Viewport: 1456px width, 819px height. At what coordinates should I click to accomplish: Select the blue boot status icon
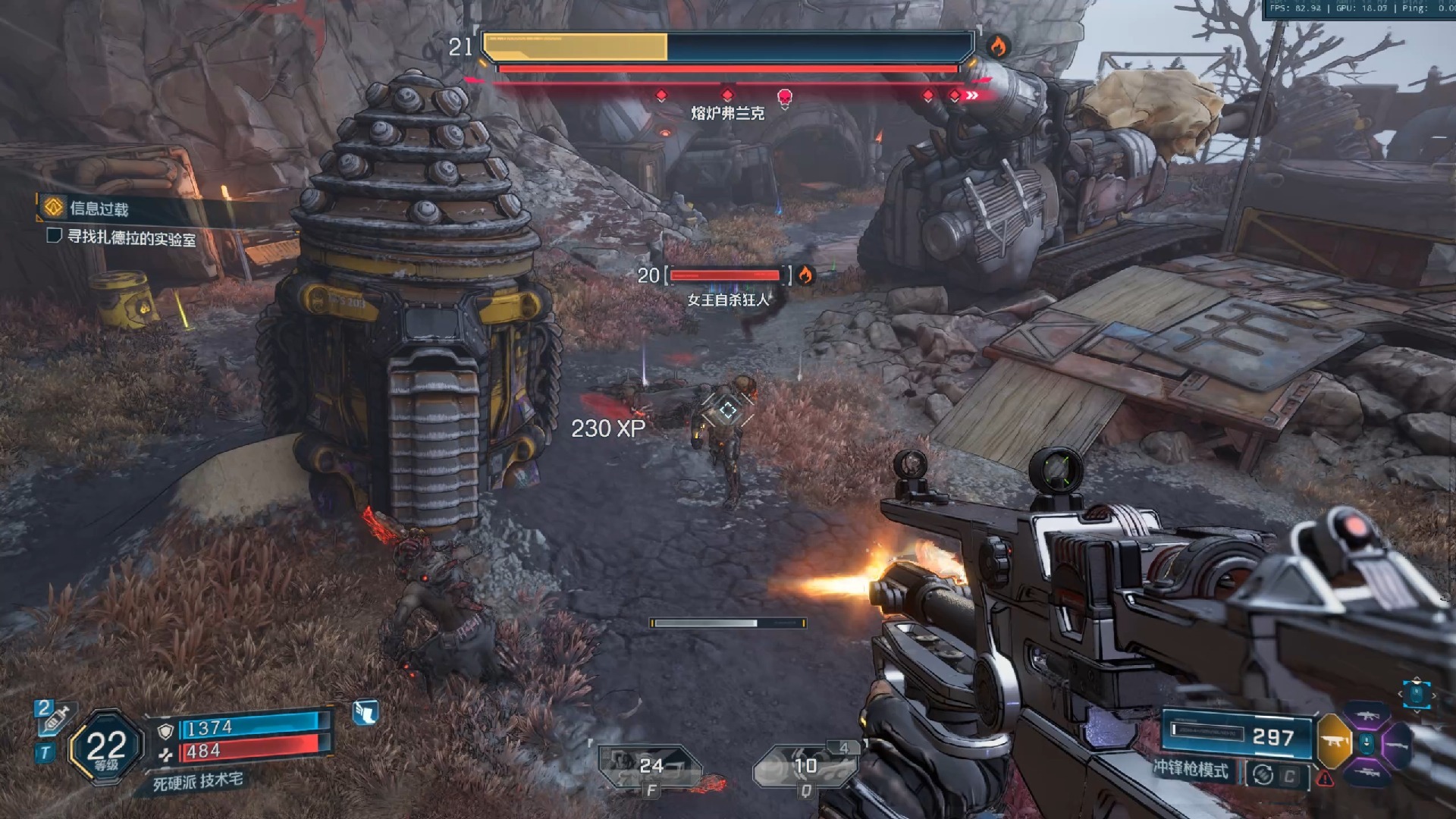366,712
